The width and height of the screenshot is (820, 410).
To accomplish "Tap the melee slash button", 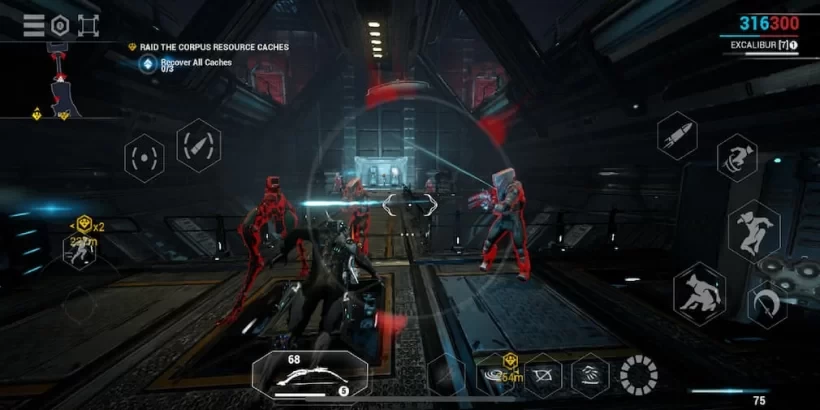I will point(768,303).
